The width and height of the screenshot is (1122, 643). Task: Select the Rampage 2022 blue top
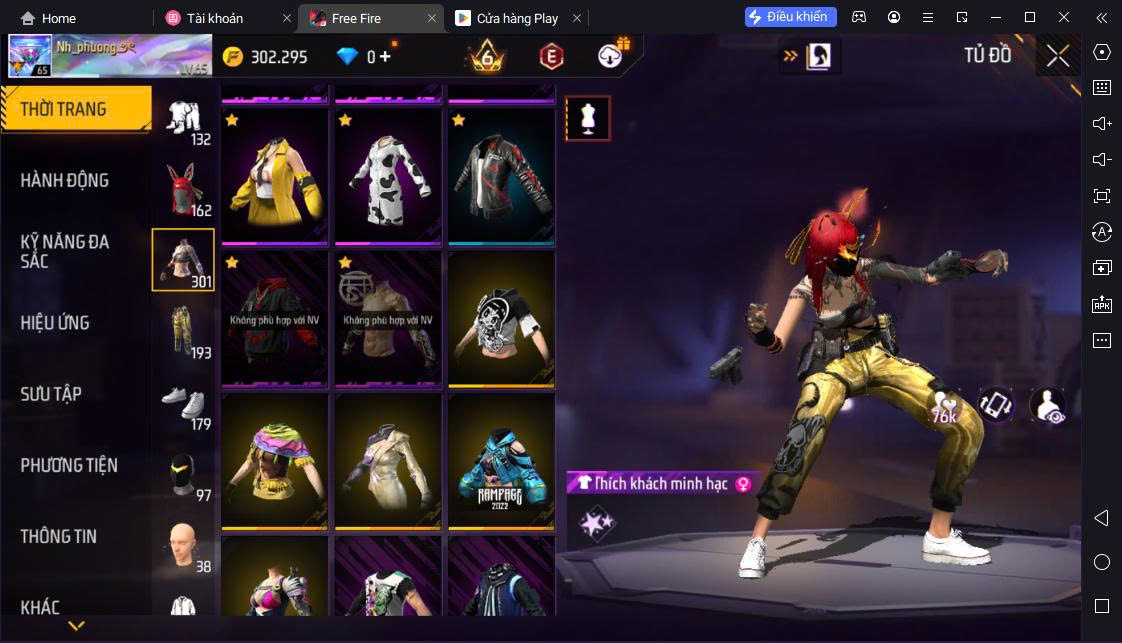[x=501, y=460]
